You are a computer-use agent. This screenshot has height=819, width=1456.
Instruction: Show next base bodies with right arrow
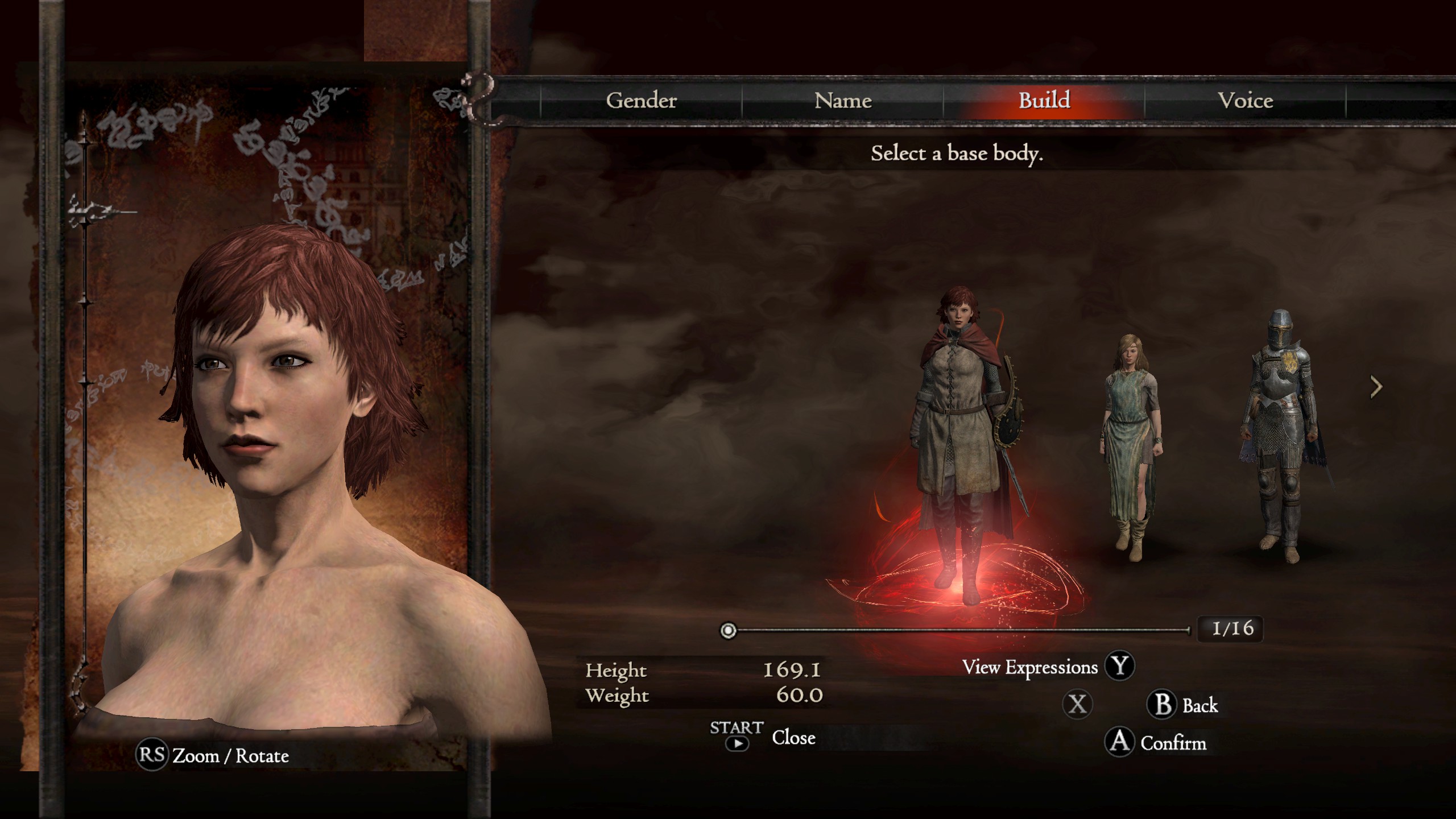[1376, 387]
